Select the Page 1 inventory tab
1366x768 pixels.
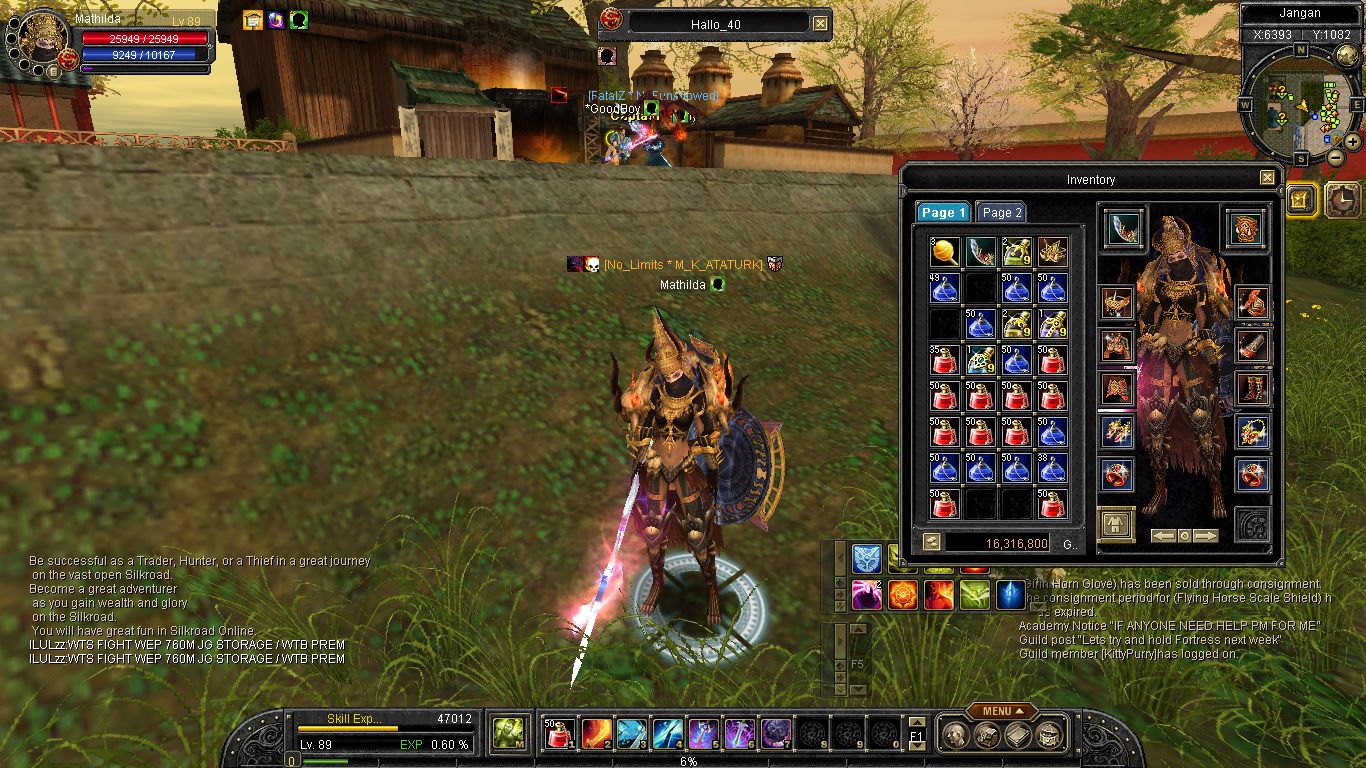point(943,212)
